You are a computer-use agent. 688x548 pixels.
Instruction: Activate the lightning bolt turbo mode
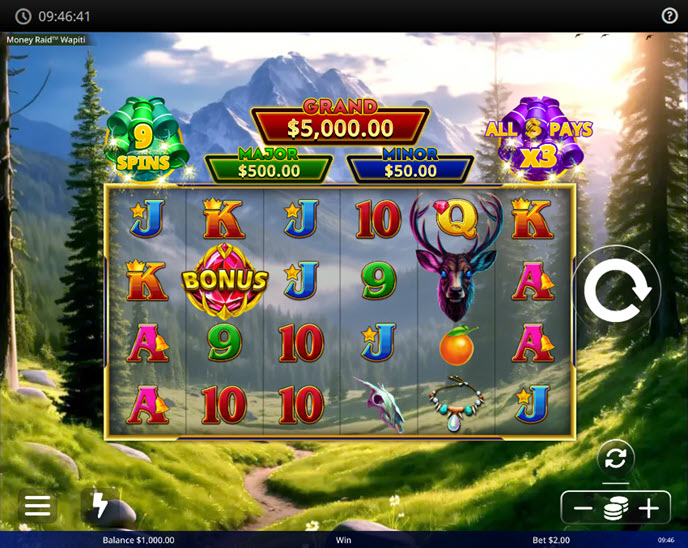click(x=100, y=506)
